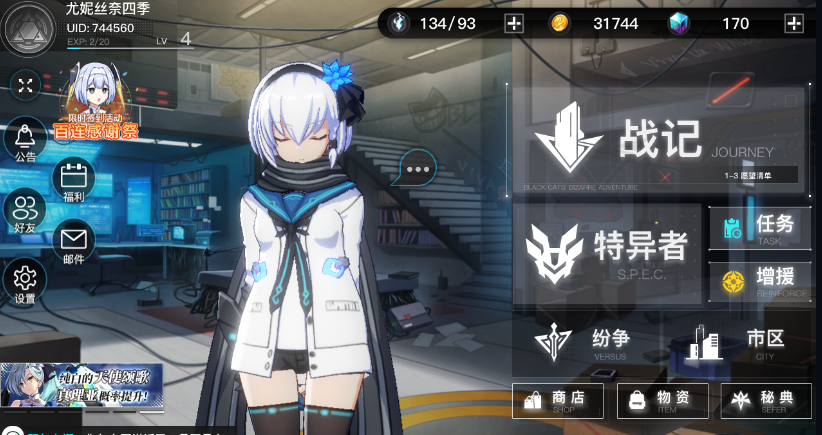Open the 邮件 mail inbox
822x435 pixels.
tap(75, 241)
